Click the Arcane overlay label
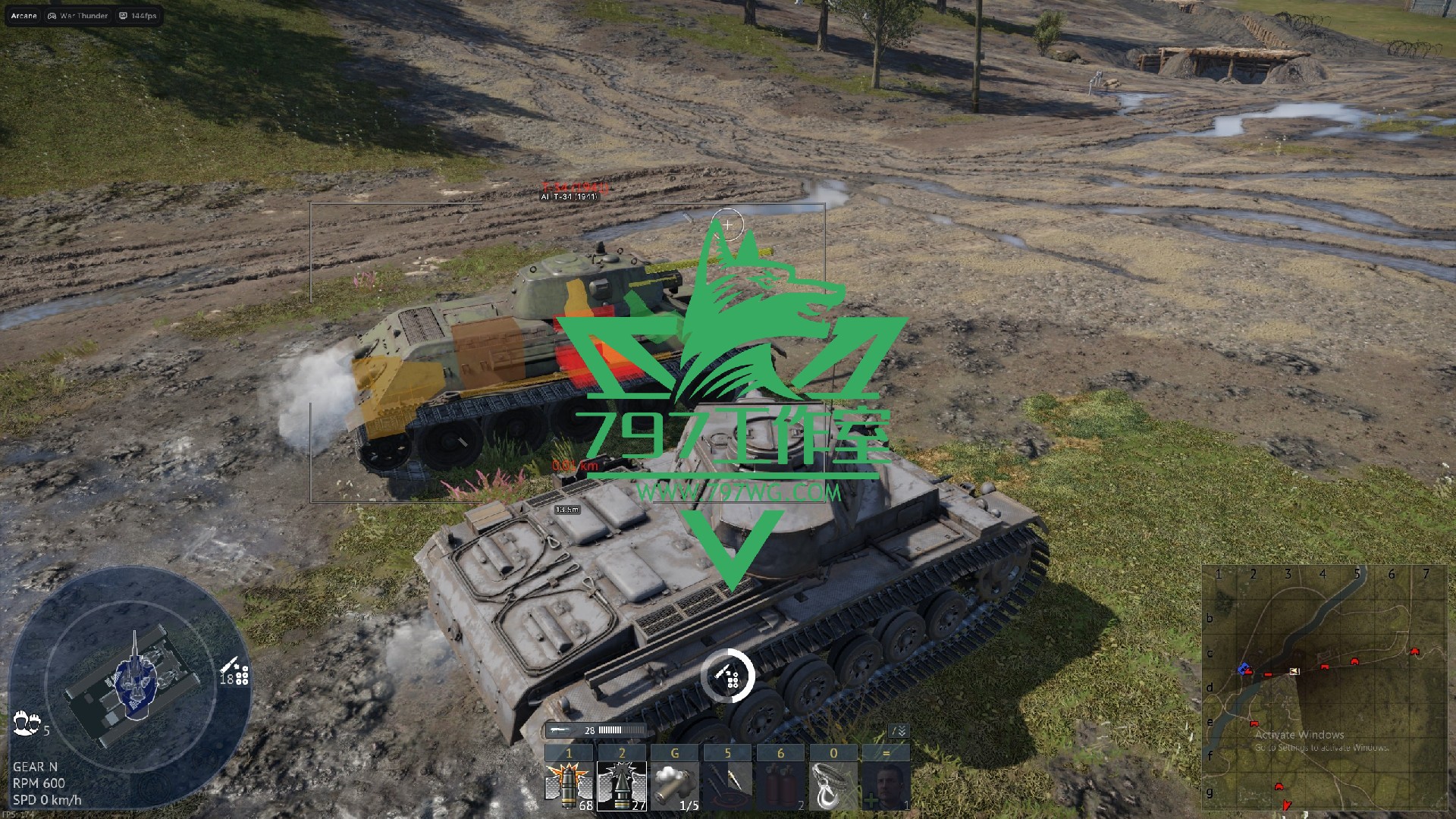 point(24,15)
